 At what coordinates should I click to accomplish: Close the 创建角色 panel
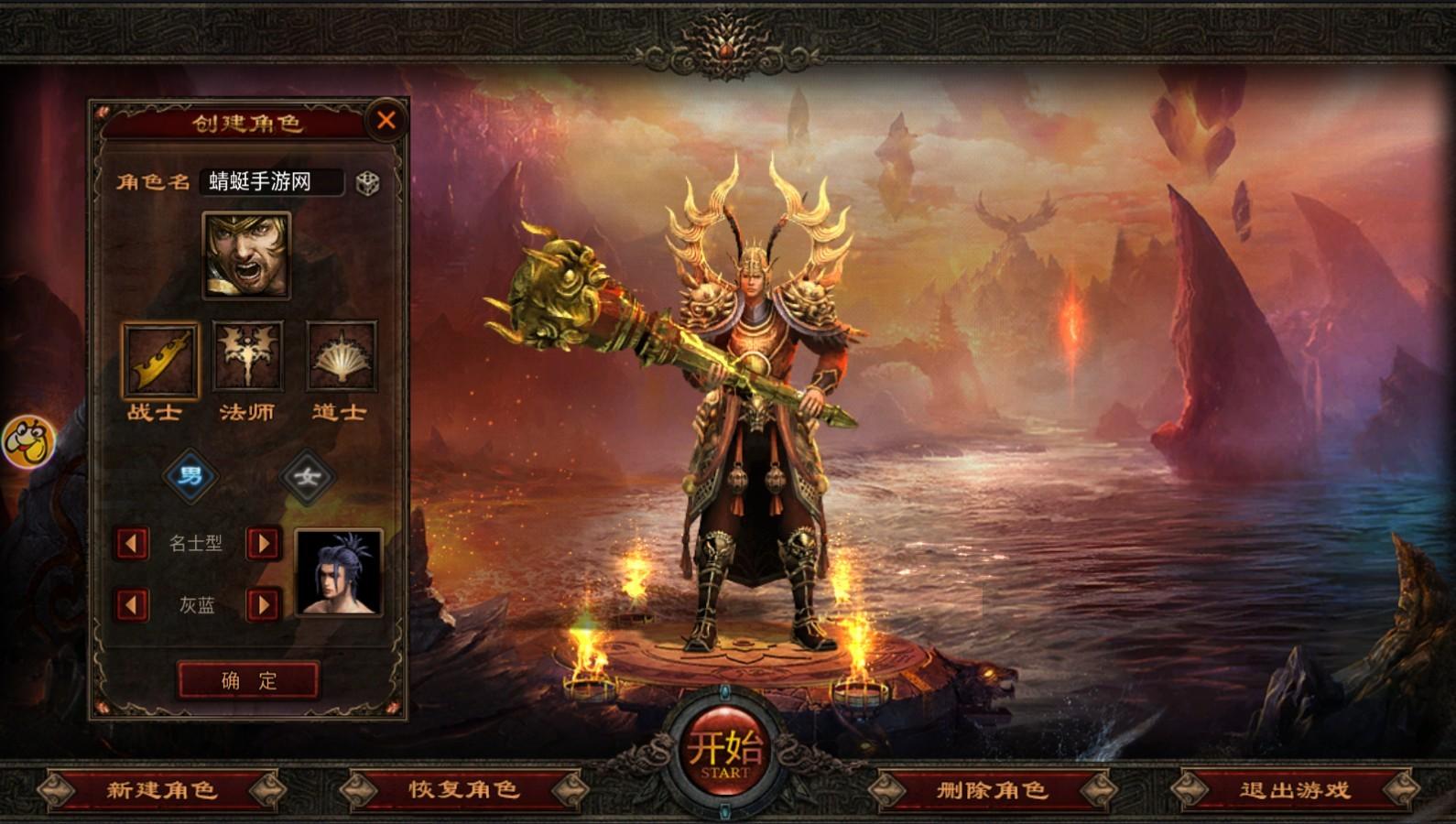(x=386, y=120)
